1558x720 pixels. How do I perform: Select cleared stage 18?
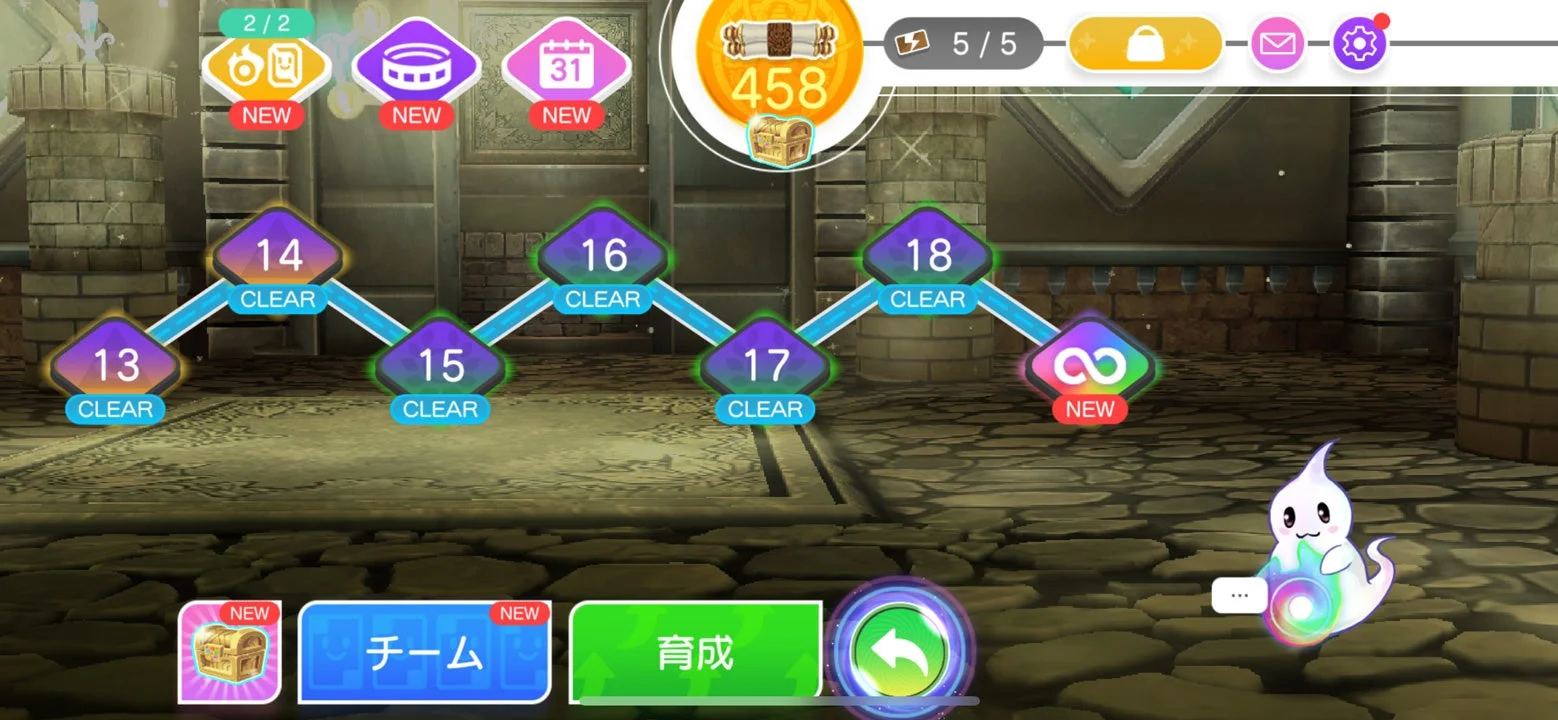click(926, 255)
